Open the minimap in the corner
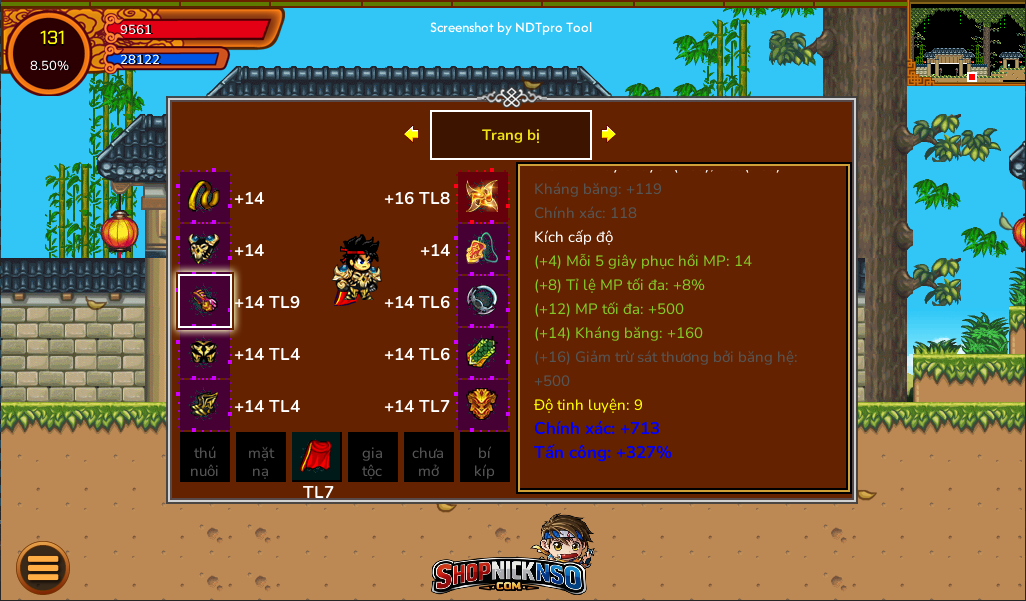Screen dimensions: 1026x601 pos(966,43)
